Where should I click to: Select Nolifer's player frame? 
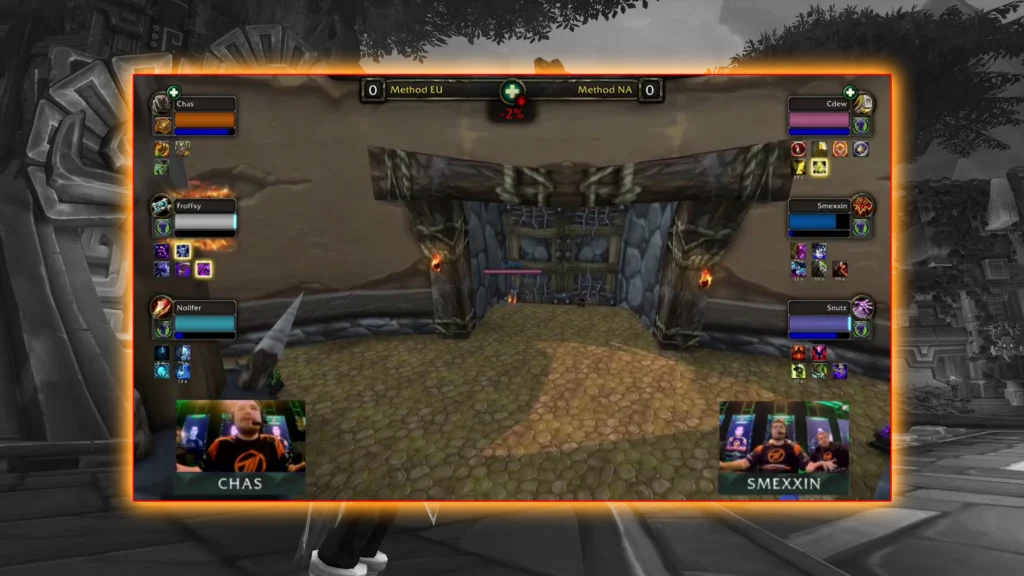click(204, 320)
